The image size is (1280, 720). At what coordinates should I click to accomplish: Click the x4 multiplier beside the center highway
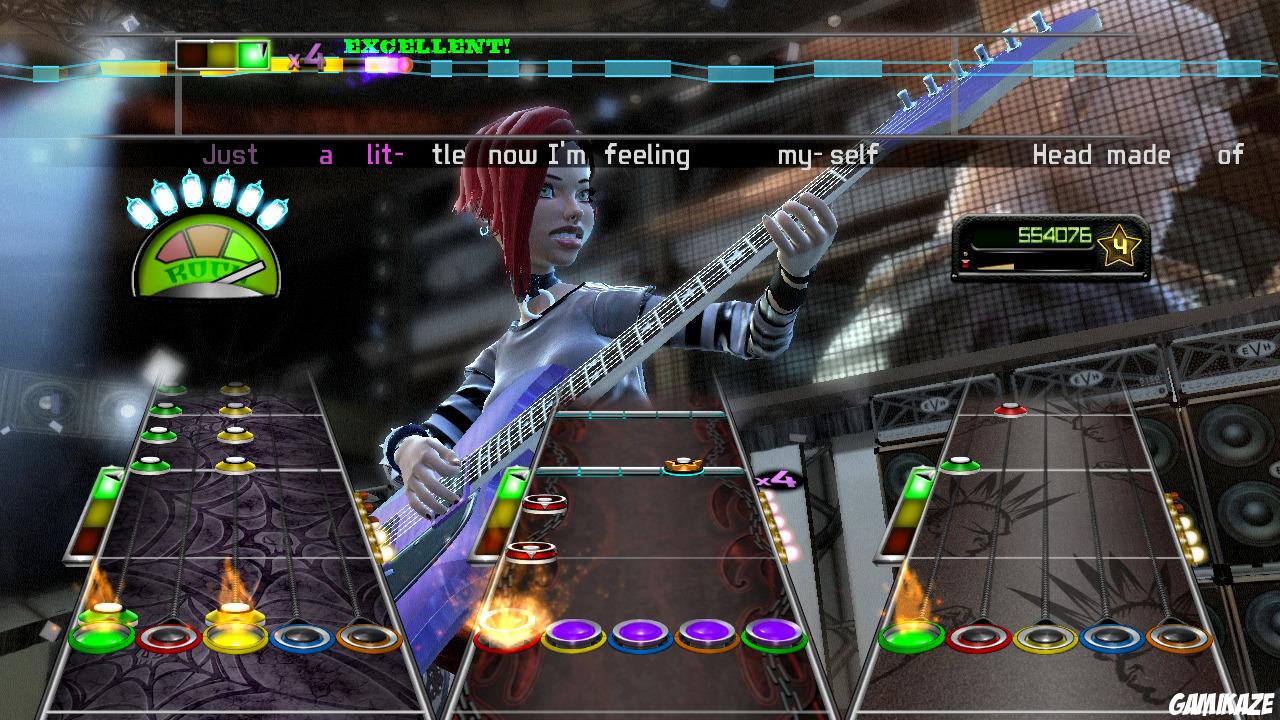pos(776,481)
